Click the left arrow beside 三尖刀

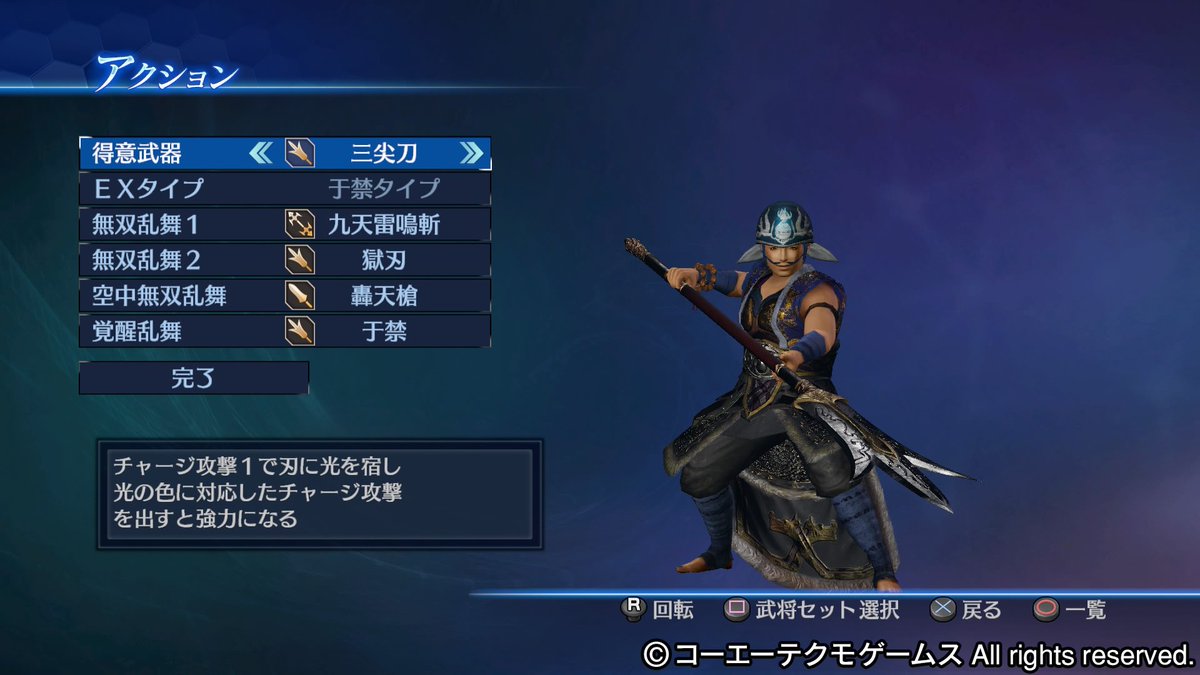coord(261,153)
